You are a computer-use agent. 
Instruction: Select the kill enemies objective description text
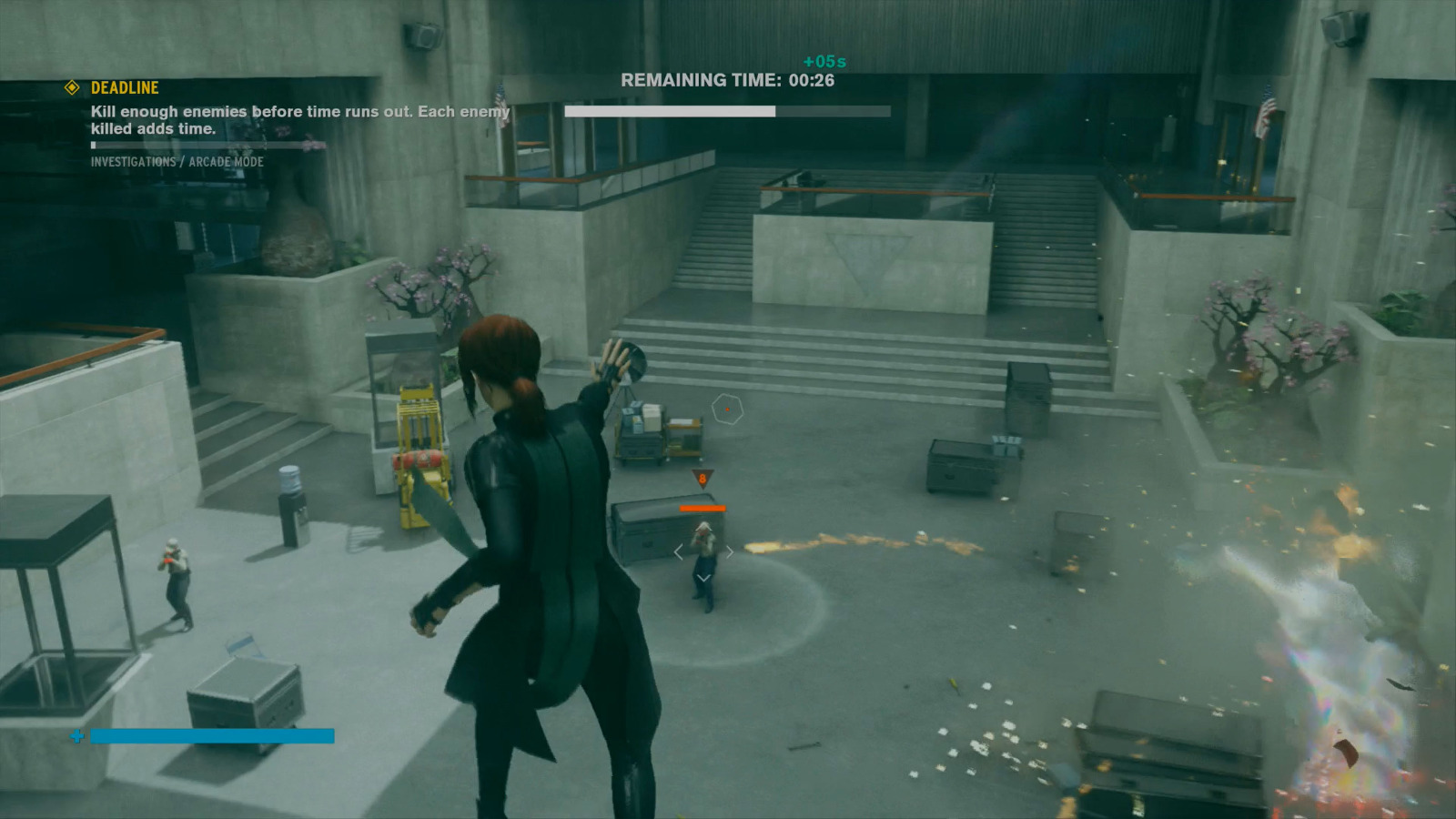pyautogui.click(x=300, y=120)
